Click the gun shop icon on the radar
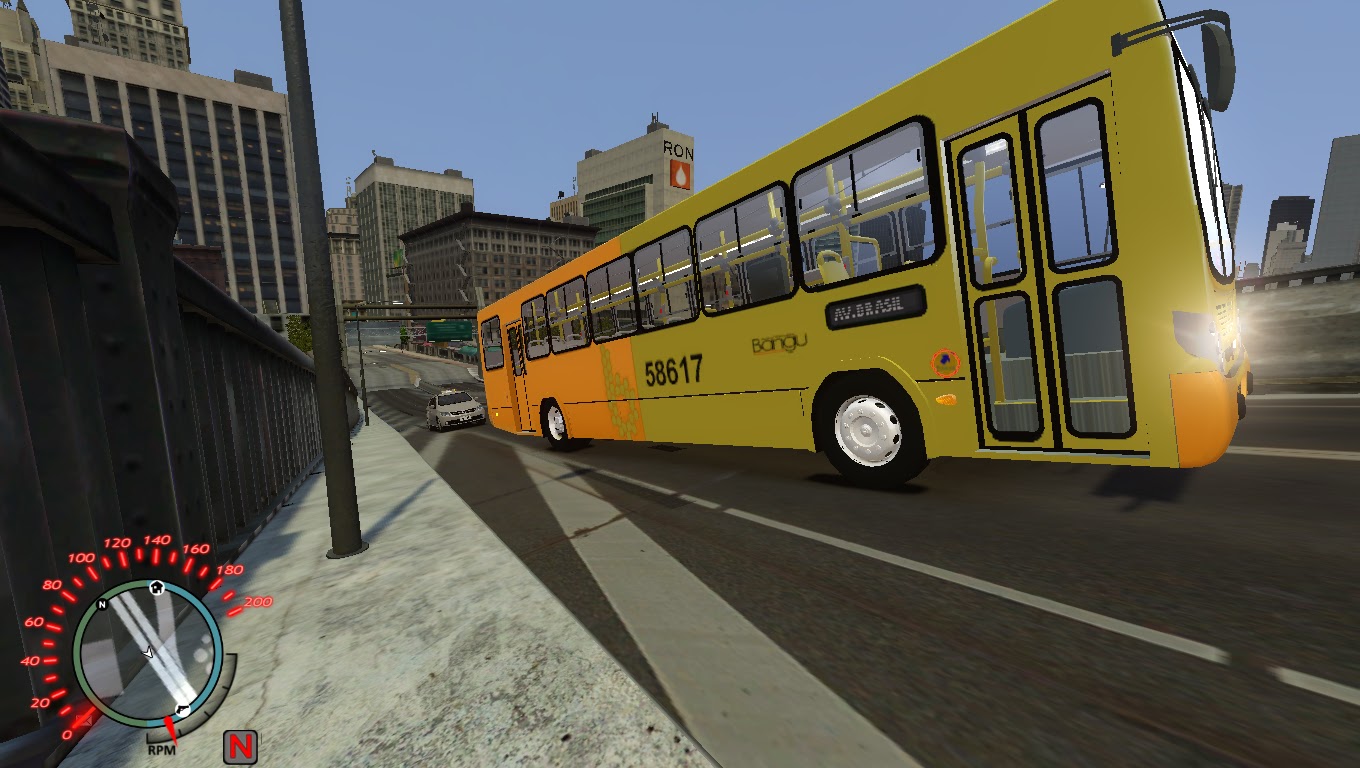The width and height of the screenshot is (1360, 768). (181, 710)
